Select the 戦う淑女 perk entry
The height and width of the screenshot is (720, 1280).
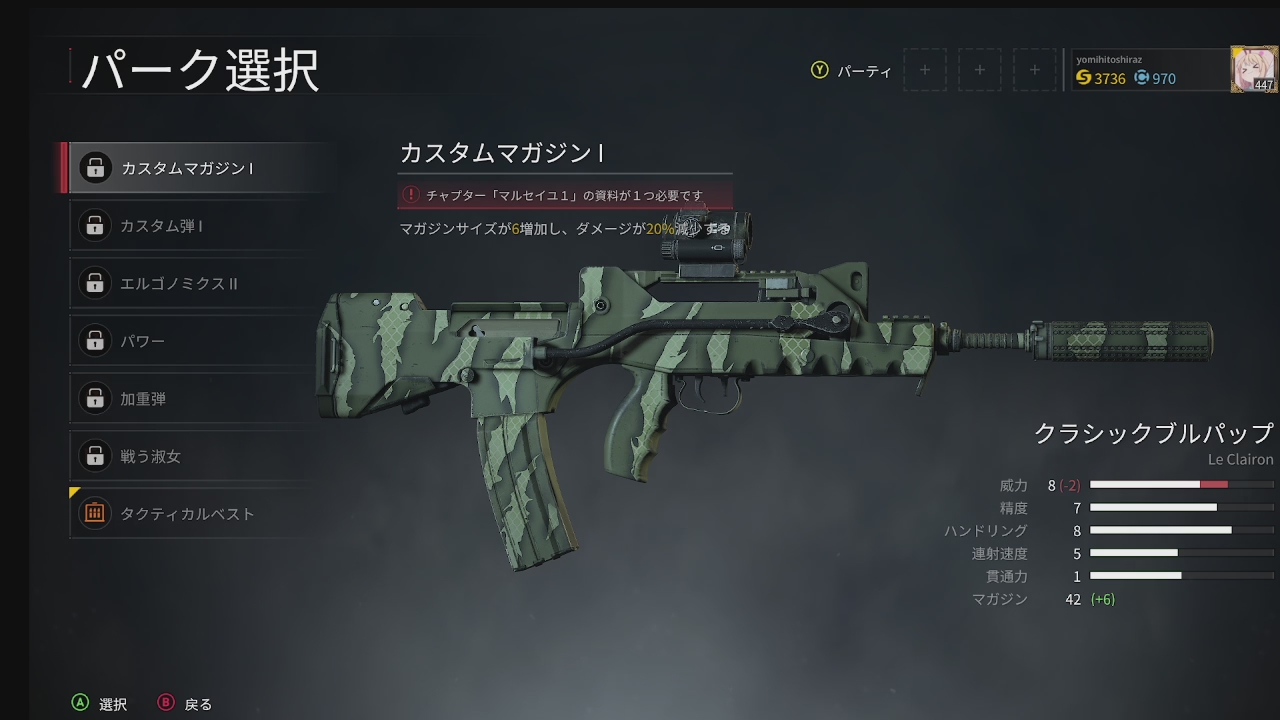coord(195,456)
